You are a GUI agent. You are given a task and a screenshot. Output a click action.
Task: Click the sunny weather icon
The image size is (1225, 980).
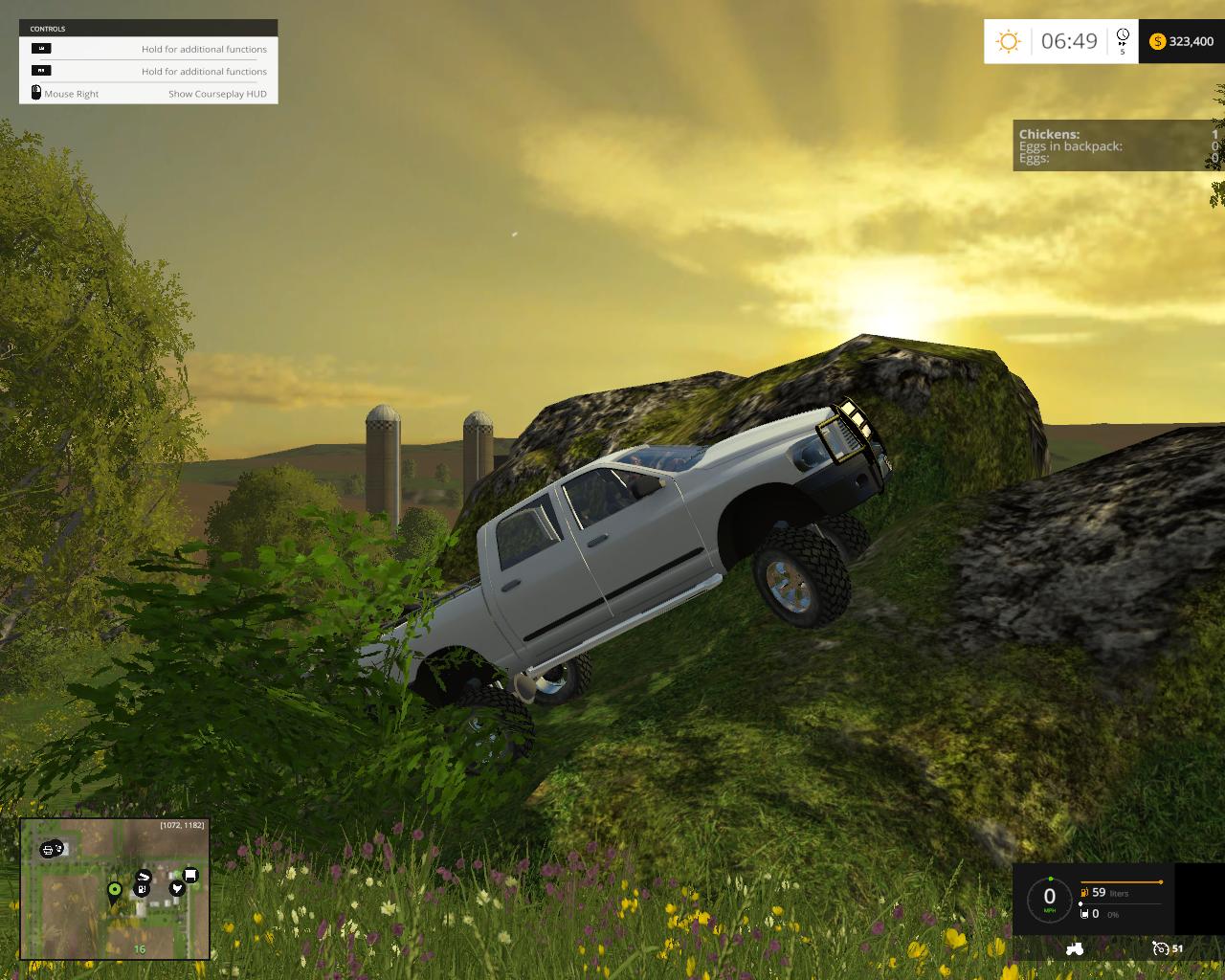[1008, 41]
